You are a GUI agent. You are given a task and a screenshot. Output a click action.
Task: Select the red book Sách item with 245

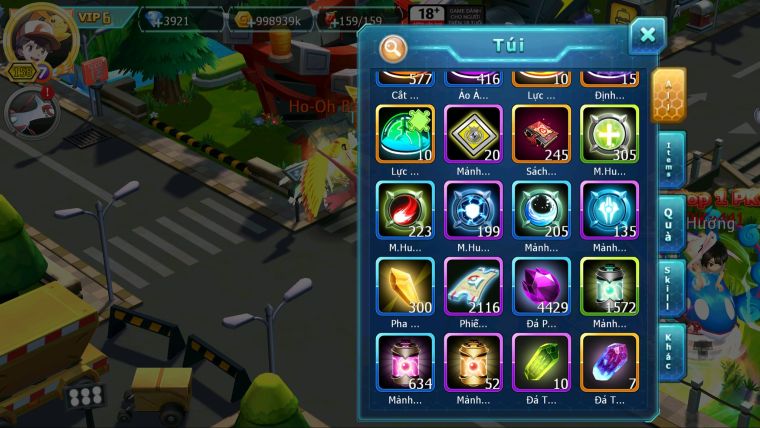tap(541, 134)
